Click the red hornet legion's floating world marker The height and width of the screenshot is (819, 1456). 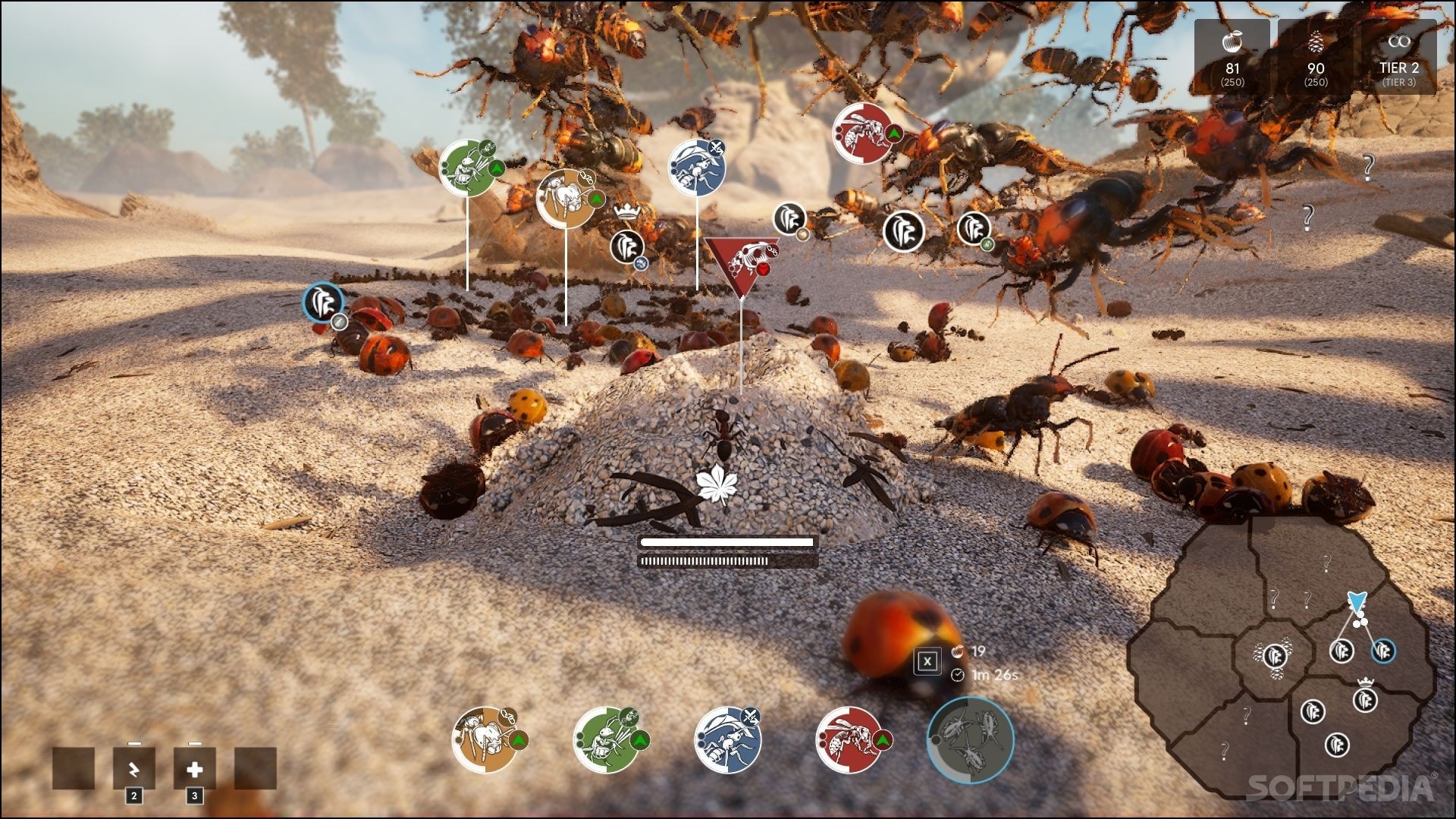(x=863, y=133)
